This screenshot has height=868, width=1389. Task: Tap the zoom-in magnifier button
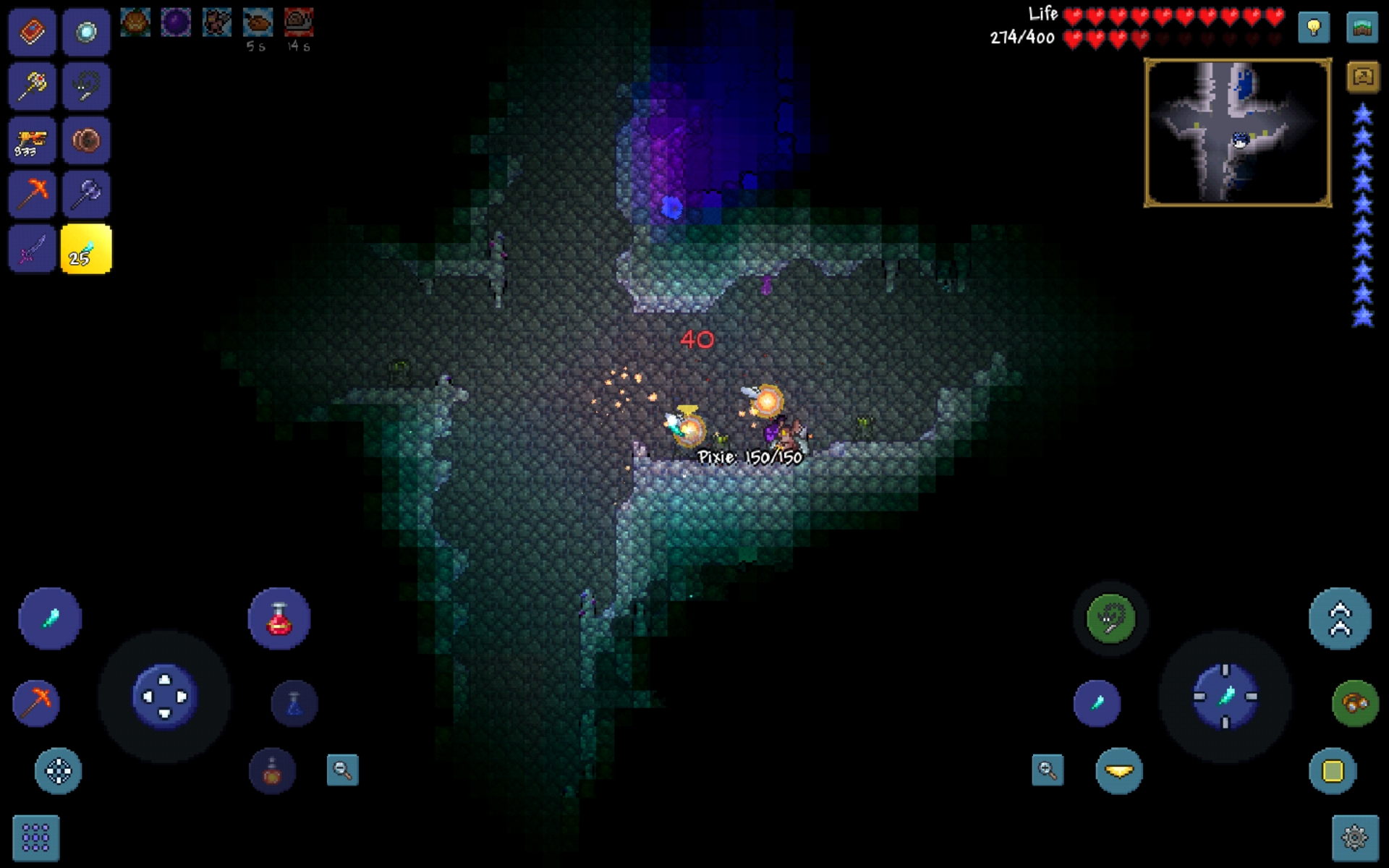[1048, 771]
